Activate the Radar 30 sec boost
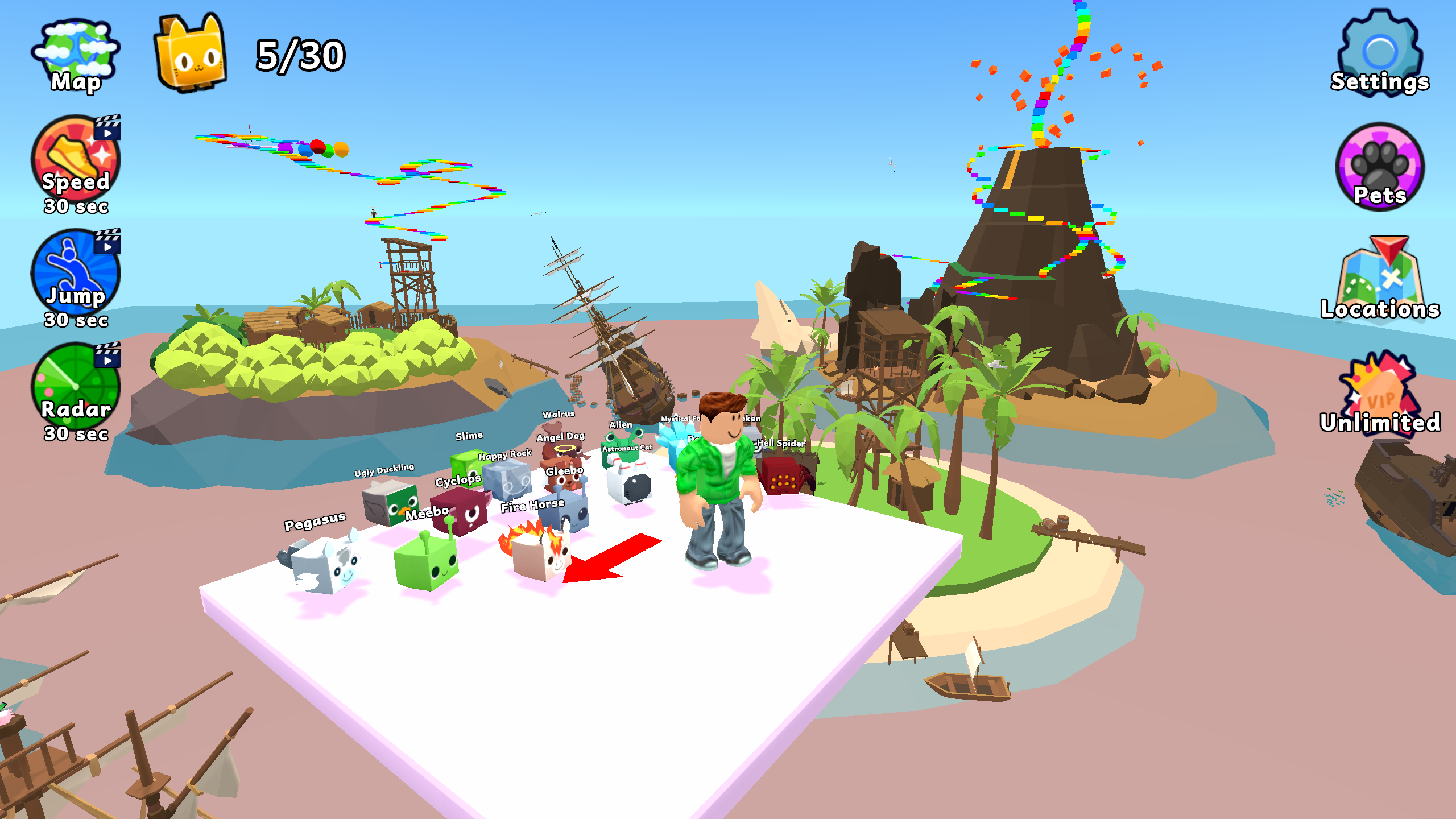The width and height of the screenshot is (1456, 819). click(x=74, y=387)
